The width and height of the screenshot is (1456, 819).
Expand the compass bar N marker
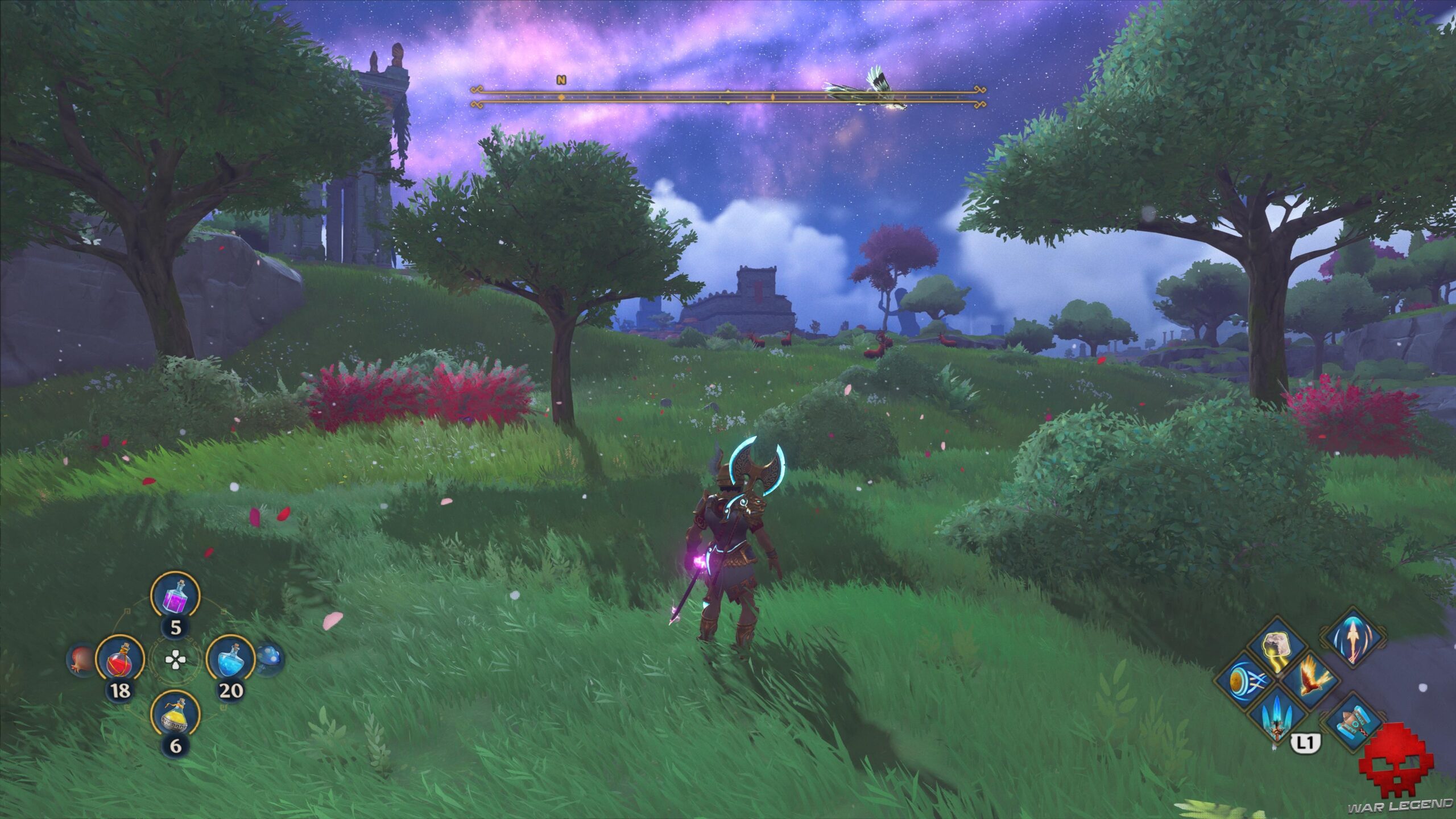point(560,81)
